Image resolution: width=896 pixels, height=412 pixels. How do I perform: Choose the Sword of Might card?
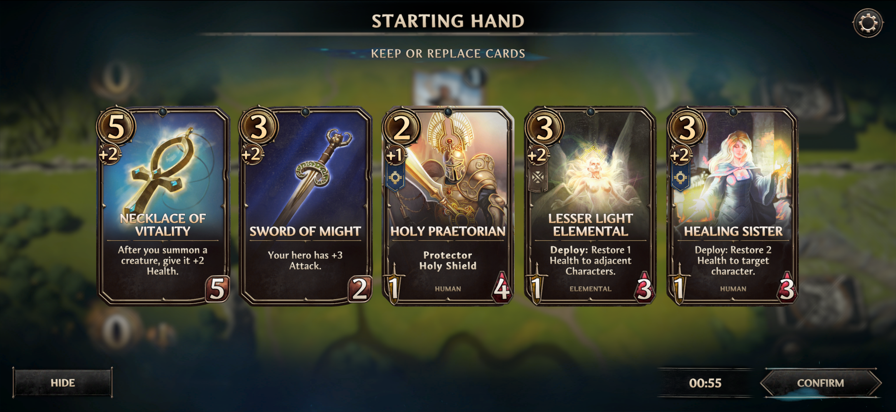306,205
